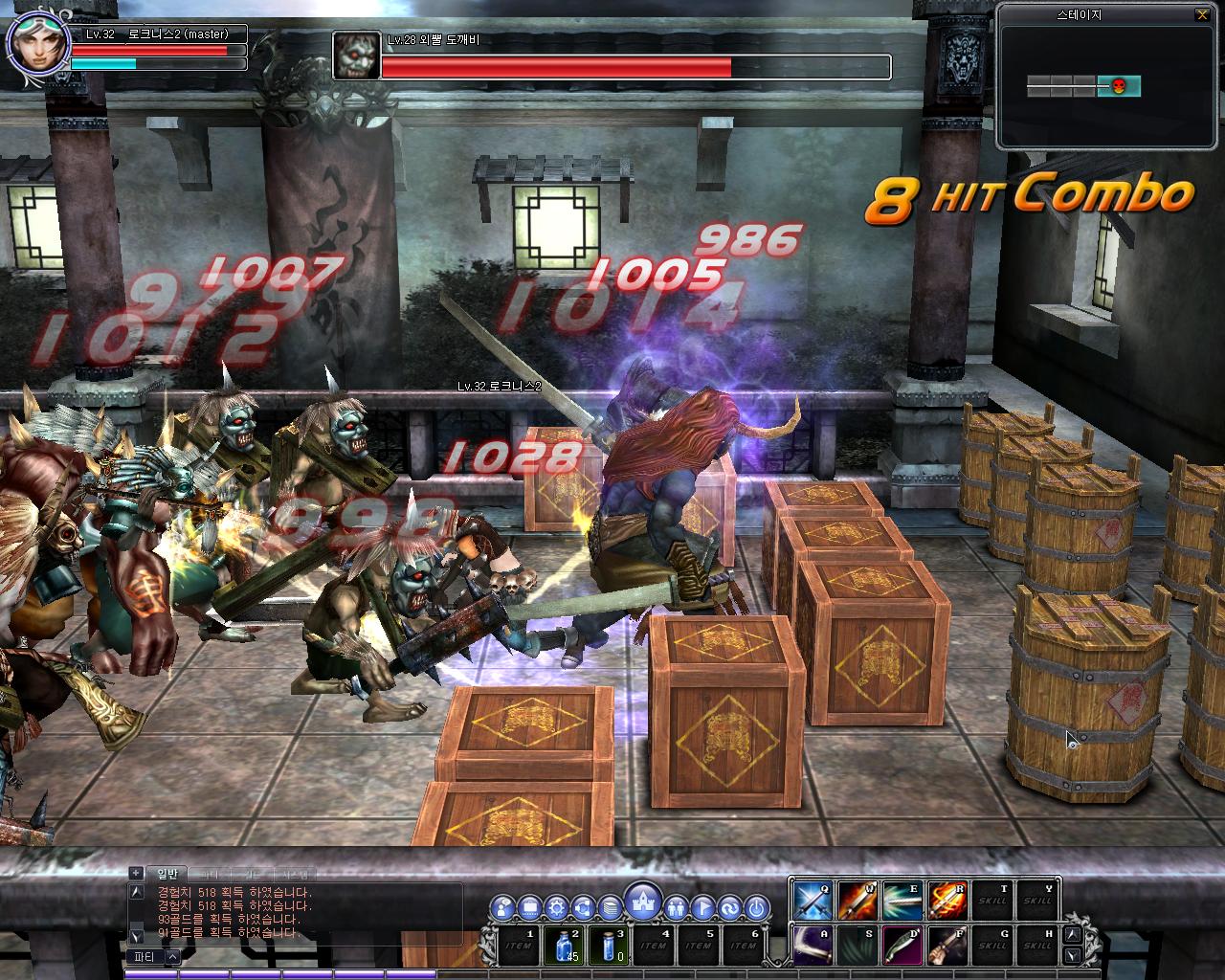
Task: Use the blue potion in item slot 2
Action: point(562,944)
